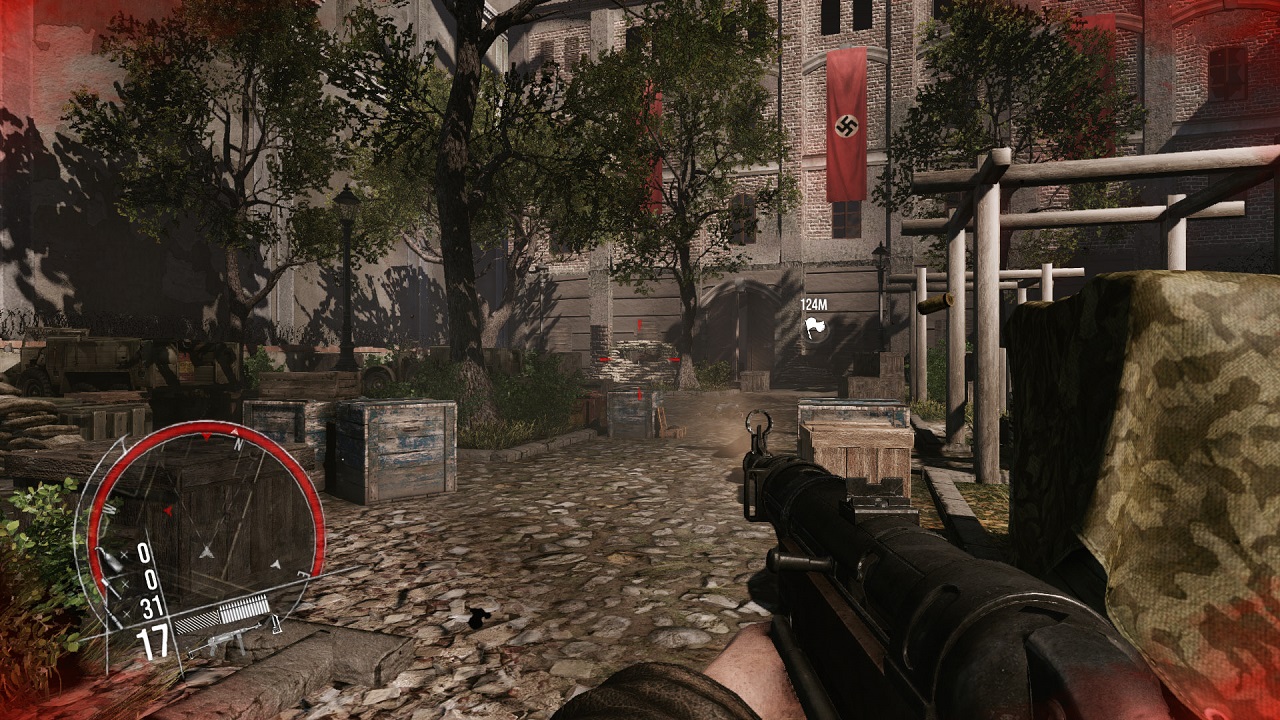This screenshot has height=720, width=1280.
Task: Click the red enemy arrow on radar
Action: (x=168, y=511)
